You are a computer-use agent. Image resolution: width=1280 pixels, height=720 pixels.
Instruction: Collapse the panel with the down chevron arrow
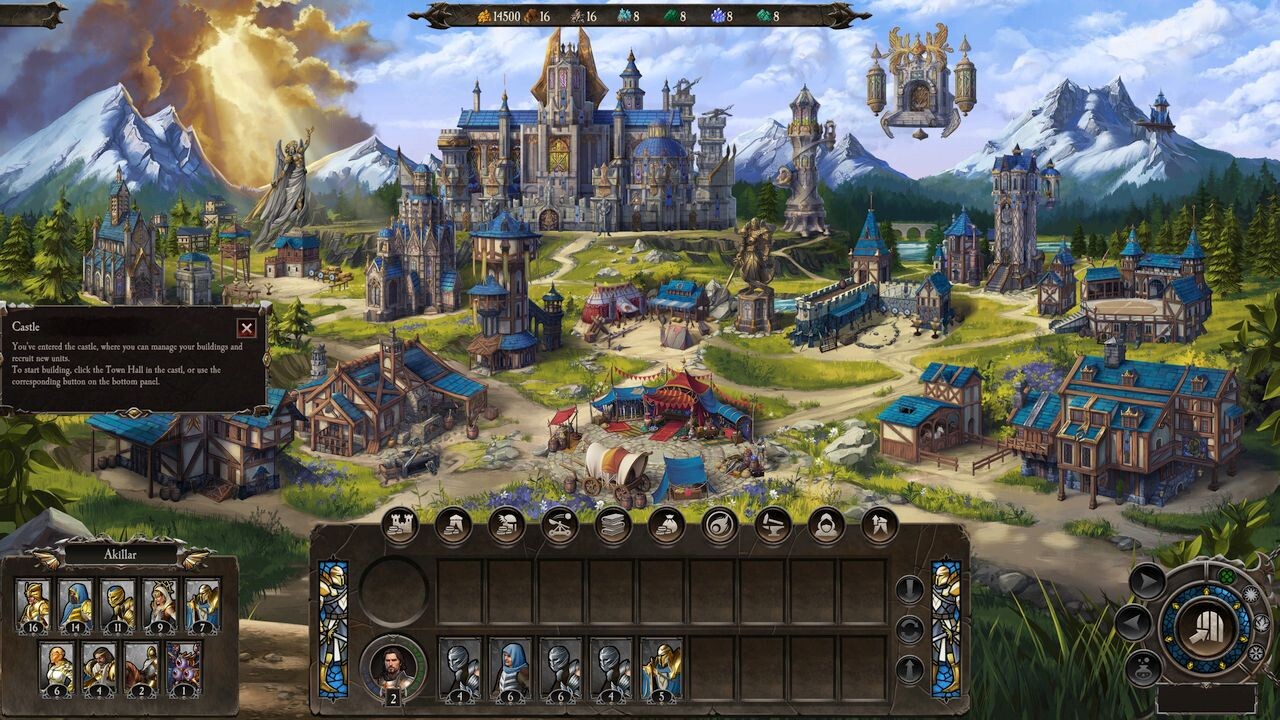pyautogui.click(x=909, y=589)
